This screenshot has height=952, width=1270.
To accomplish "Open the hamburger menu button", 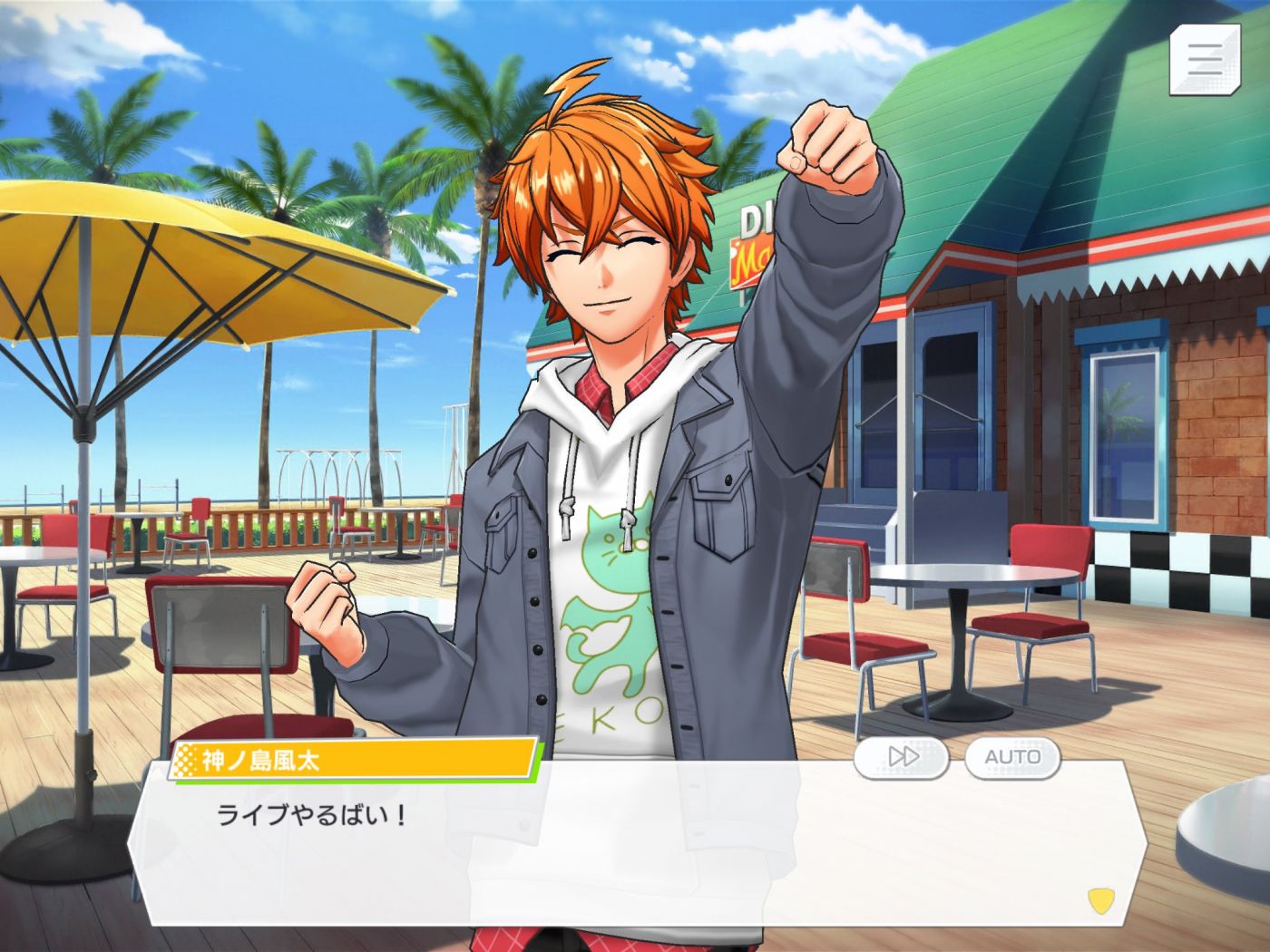I will point(1204,59).
